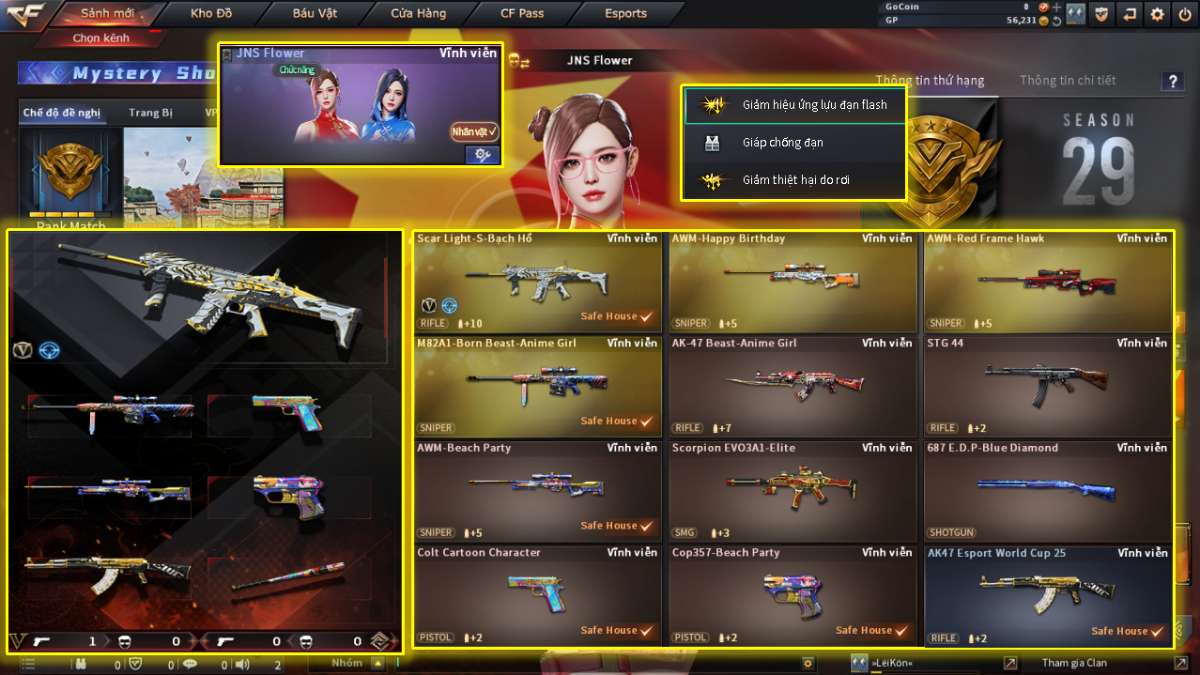The image size is (1200, 675).
Task: Open the Trang Bị mode tab
Action: tap(150, 113)
